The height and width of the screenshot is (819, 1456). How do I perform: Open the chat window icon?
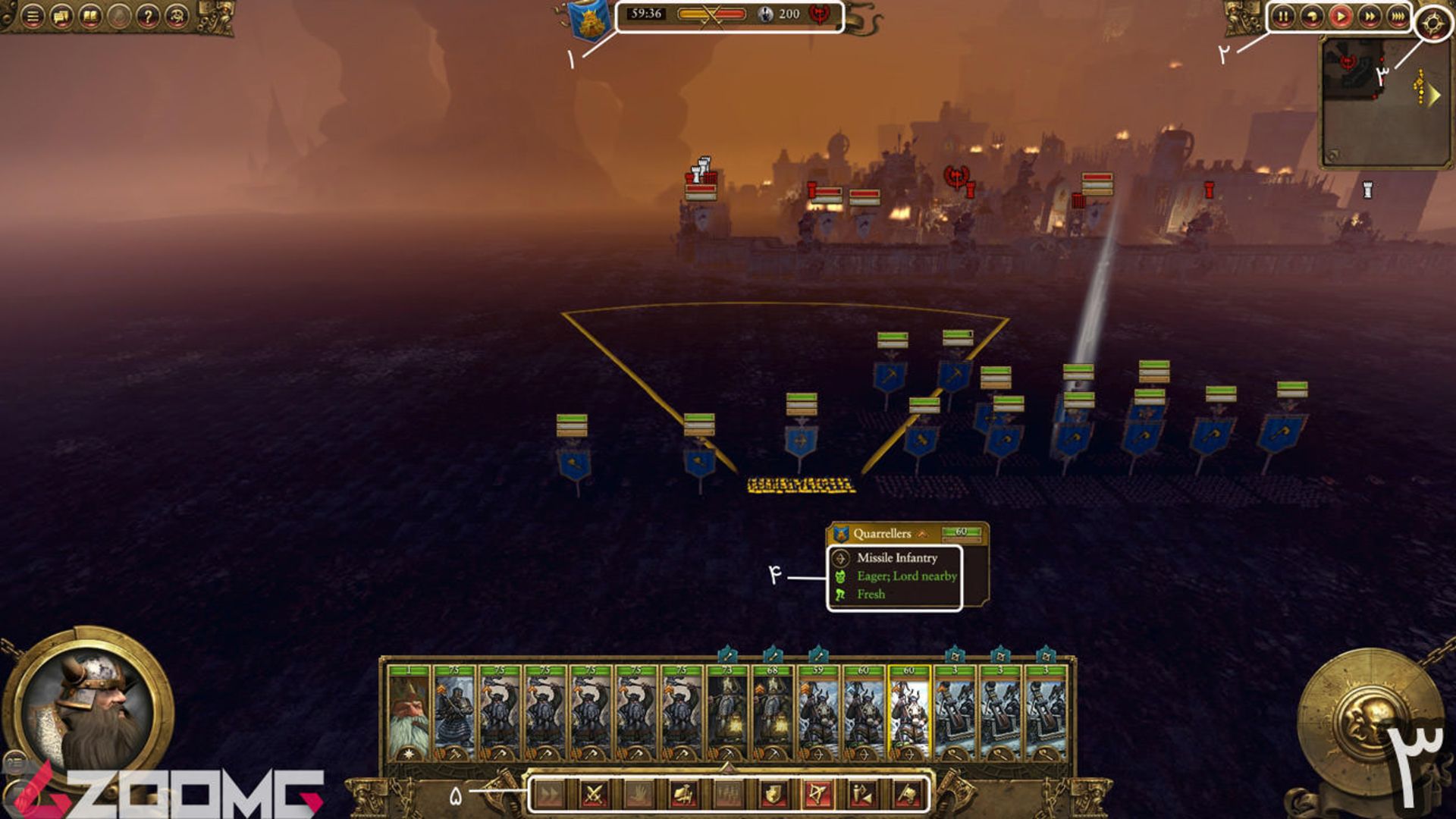point(61,16)
